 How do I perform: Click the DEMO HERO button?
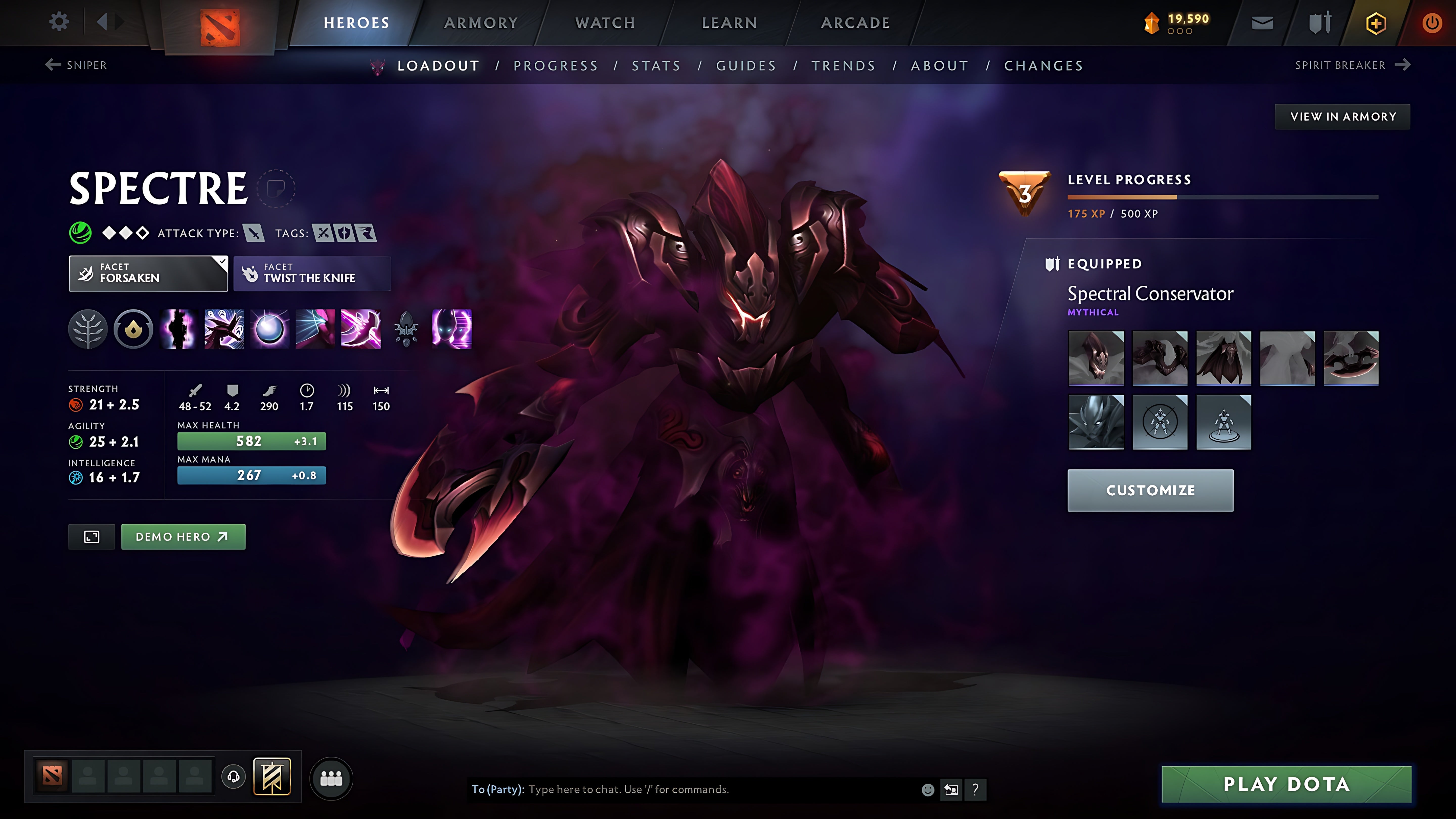(183, 537)
